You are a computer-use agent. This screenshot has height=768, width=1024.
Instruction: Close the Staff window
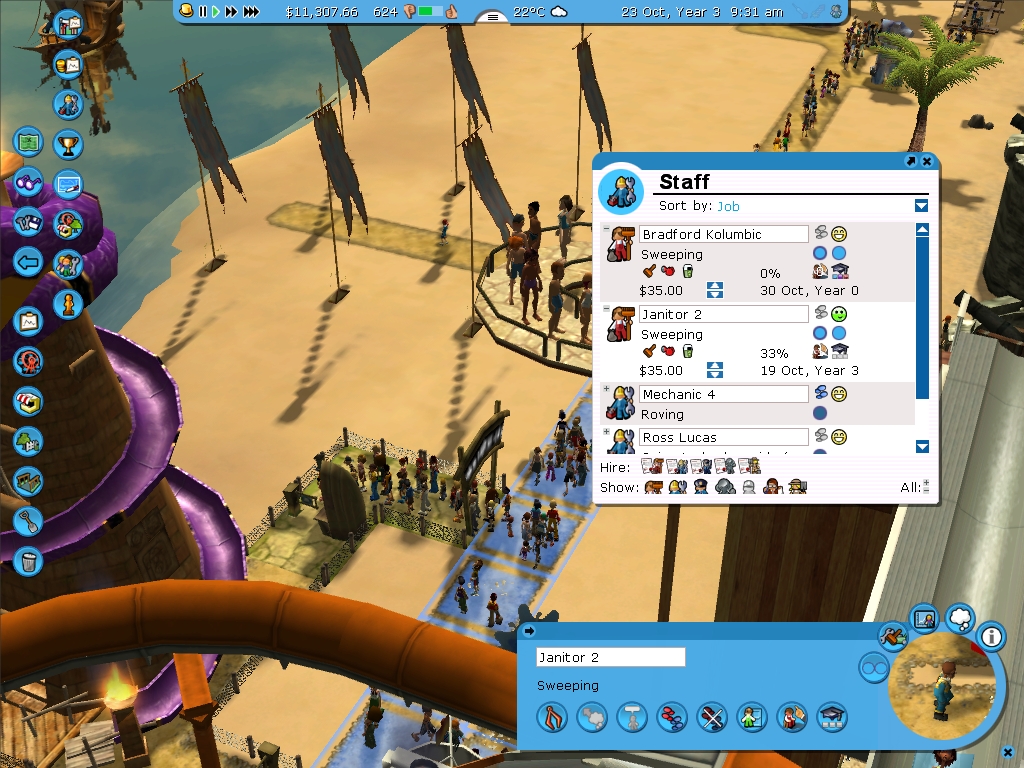927,161
